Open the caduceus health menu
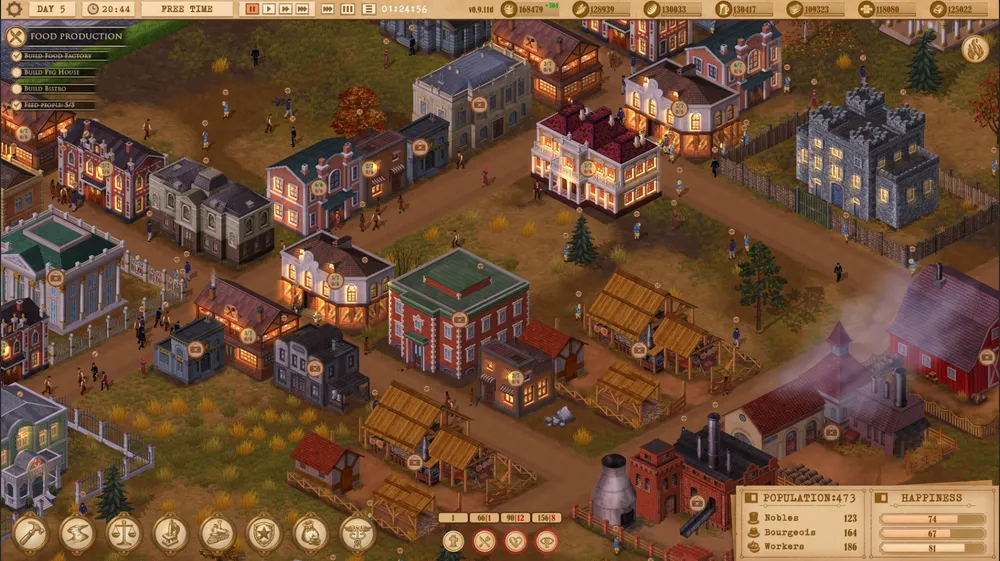The height and width of the screenshot is (561, 1000). click(x=357, y=533)
